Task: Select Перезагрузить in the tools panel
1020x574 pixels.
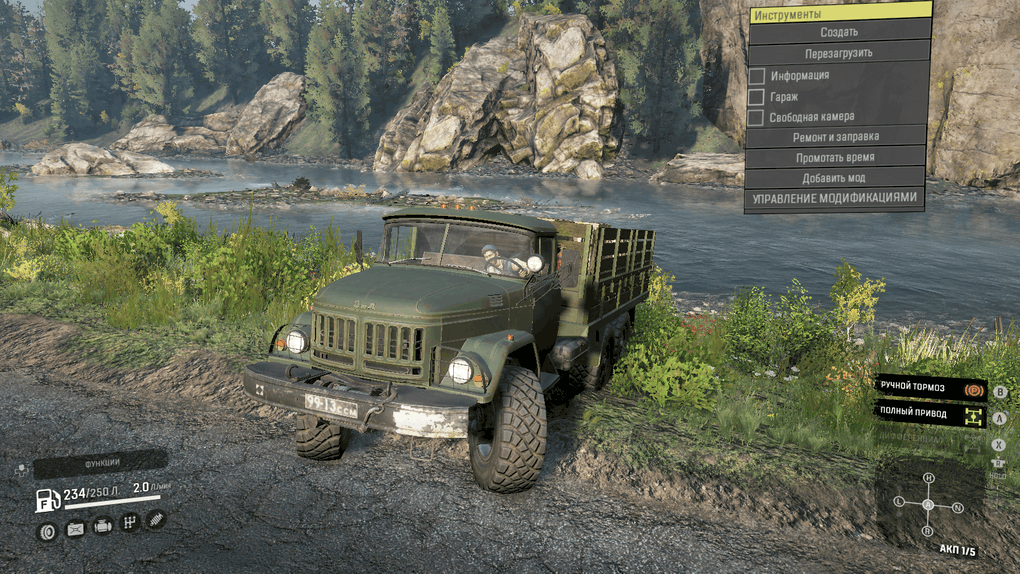Action: coord(839,53)
